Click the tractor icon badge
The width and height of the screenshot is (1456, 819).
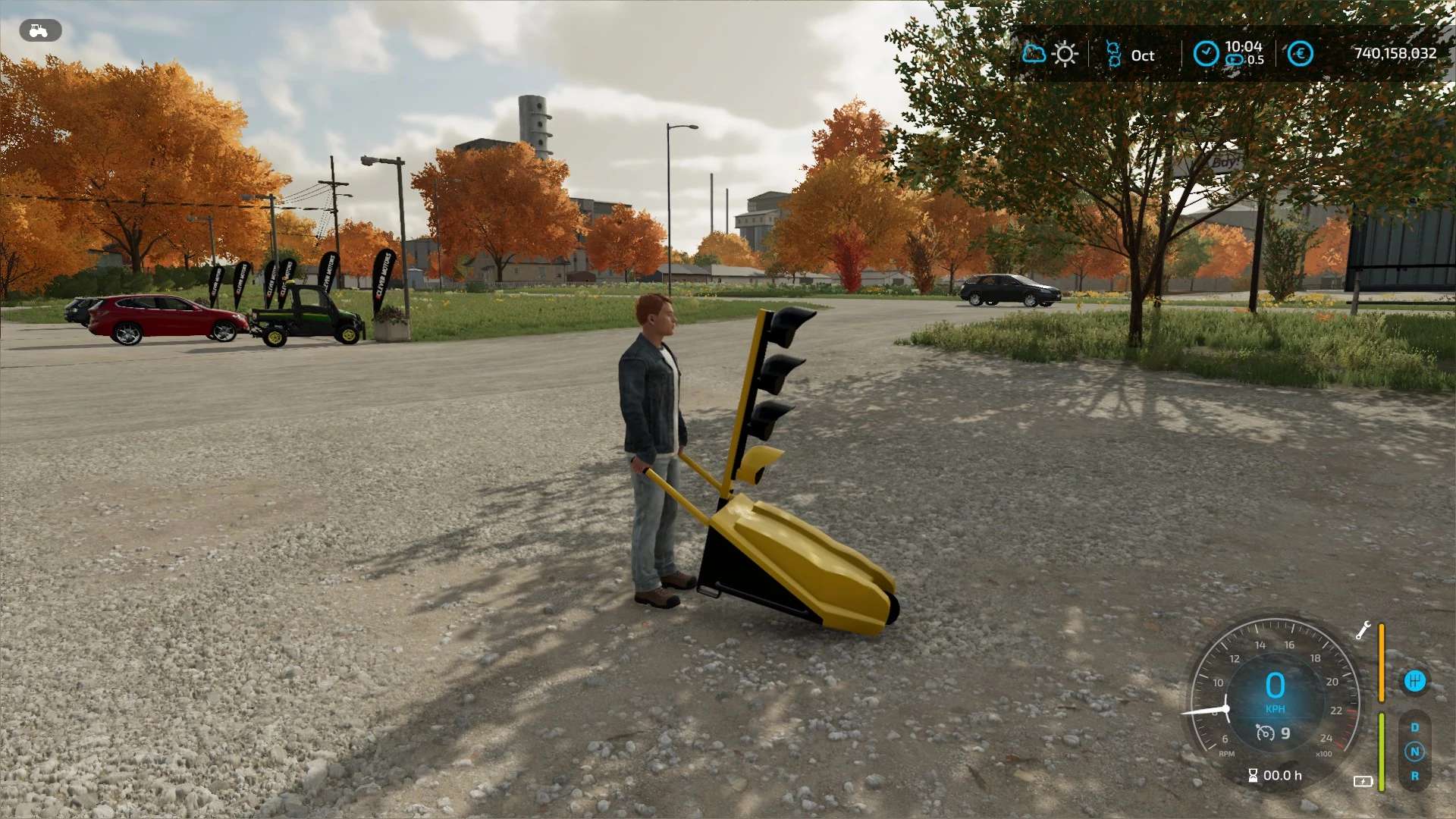tap(40, 30)
